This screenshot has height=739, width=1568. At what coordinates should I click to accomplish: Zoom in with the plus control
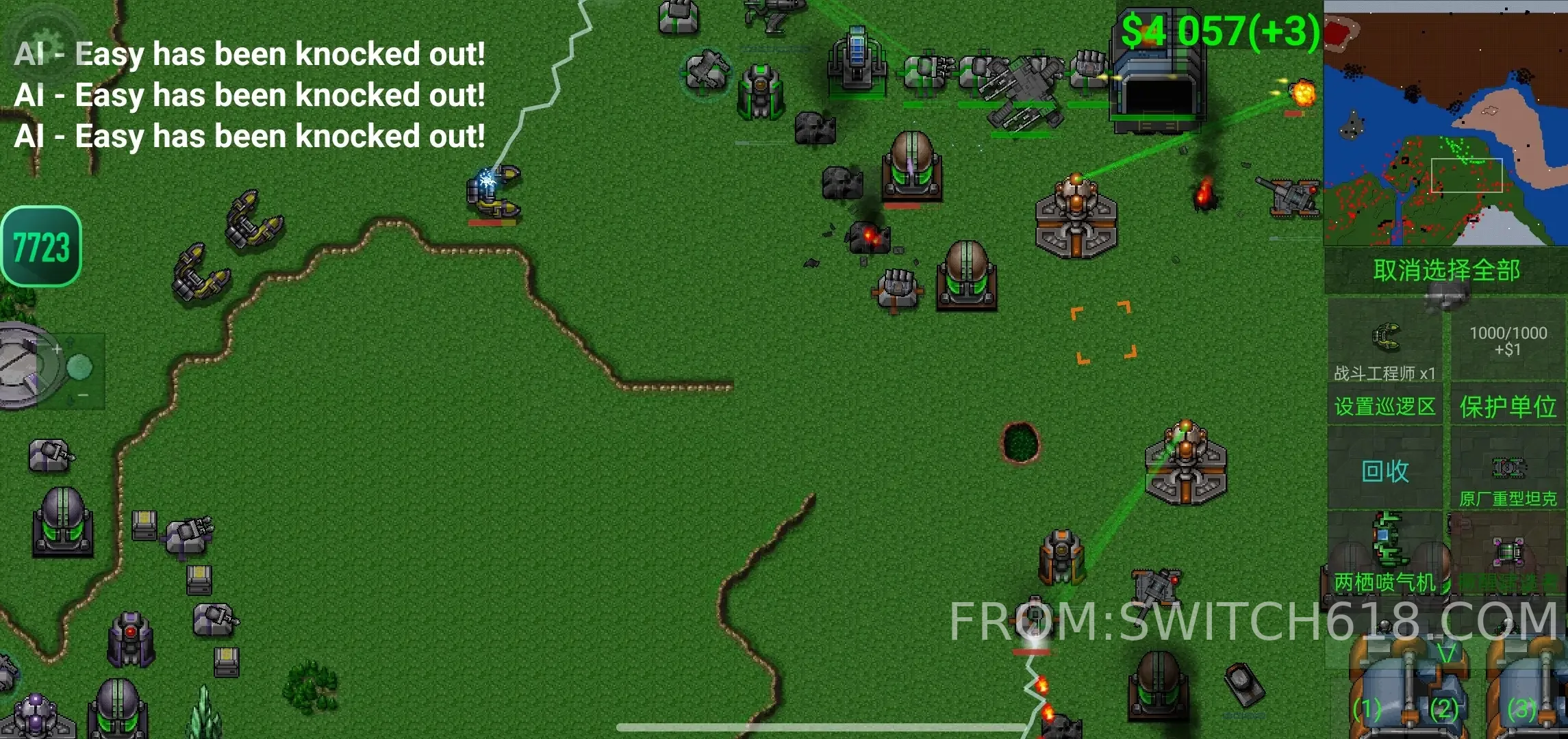58,350
